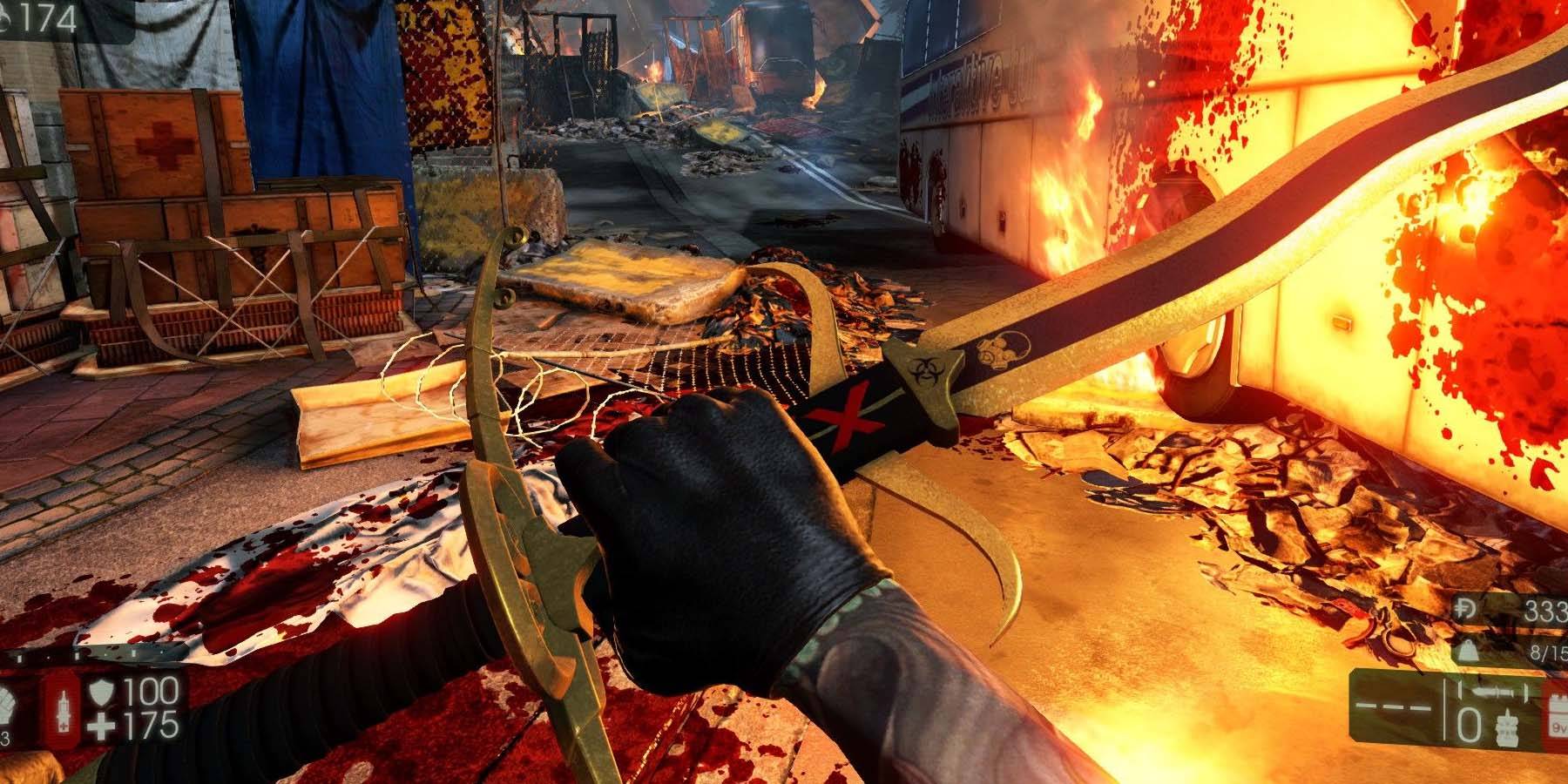Select the health cross icon beside 175

103,724
